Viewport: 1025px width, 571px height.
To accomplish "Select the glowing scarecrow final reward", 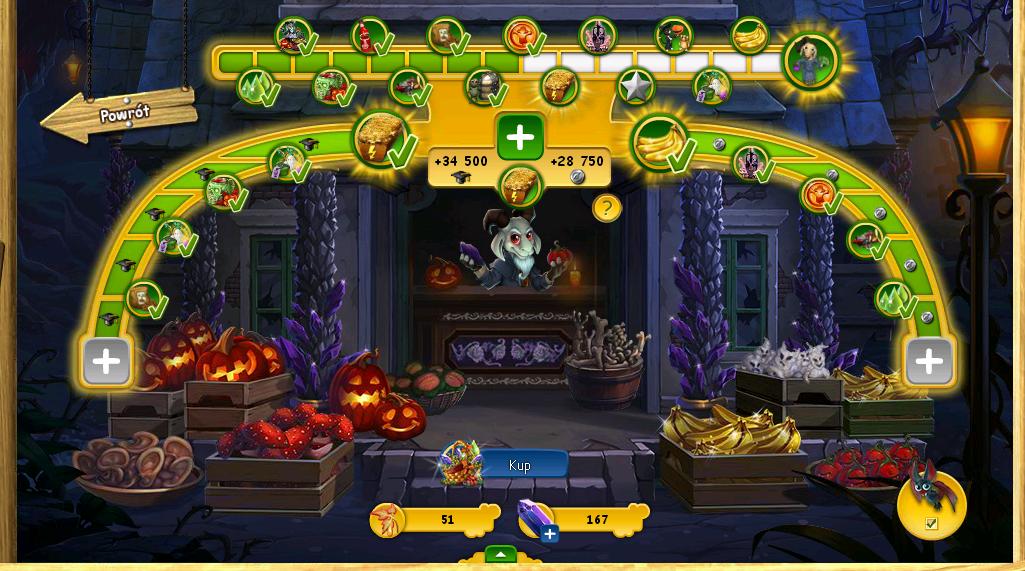I will tap(809, 60).
